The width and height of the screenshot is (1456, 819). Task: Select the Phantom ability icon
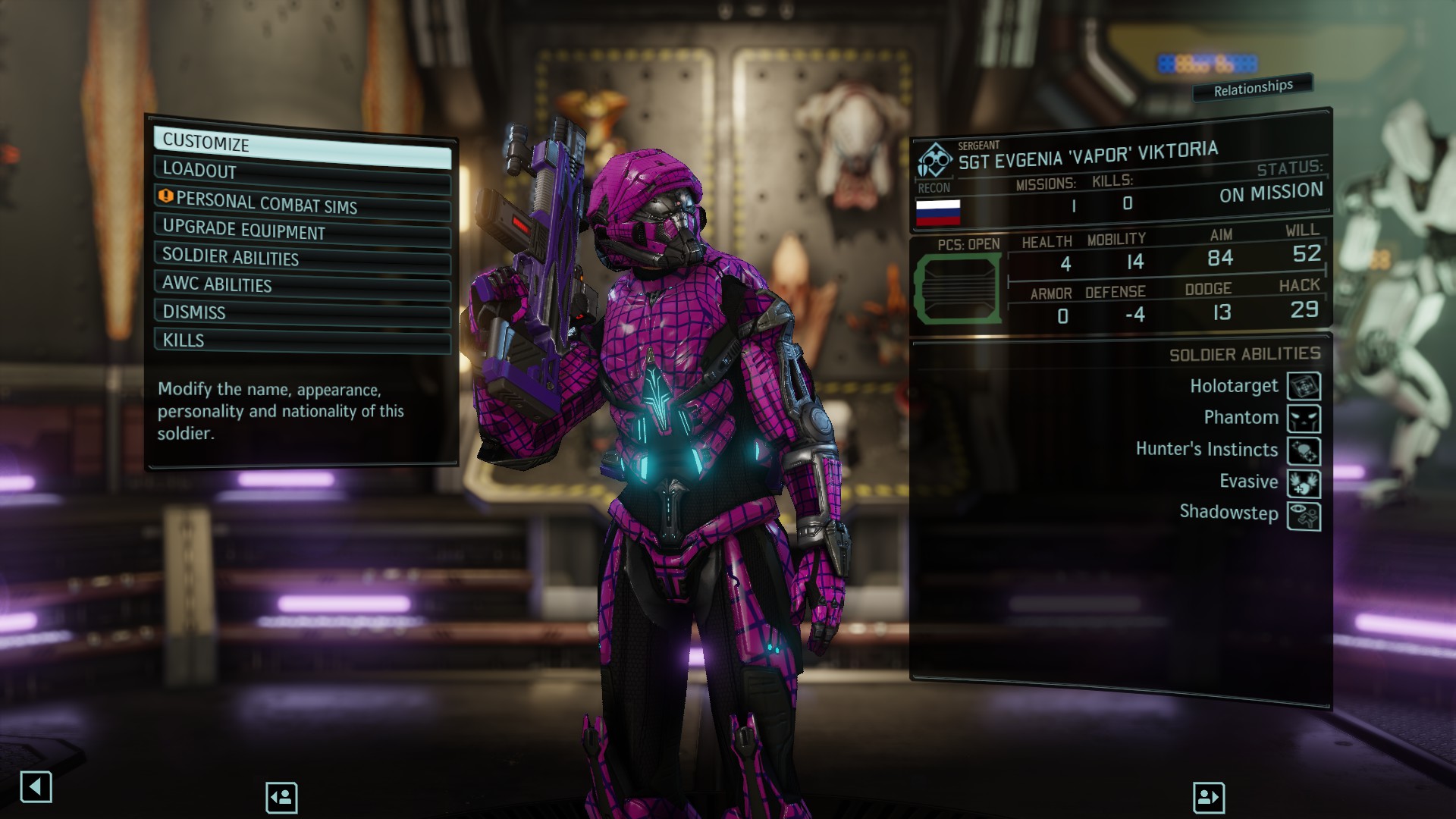coord(1304,419)
